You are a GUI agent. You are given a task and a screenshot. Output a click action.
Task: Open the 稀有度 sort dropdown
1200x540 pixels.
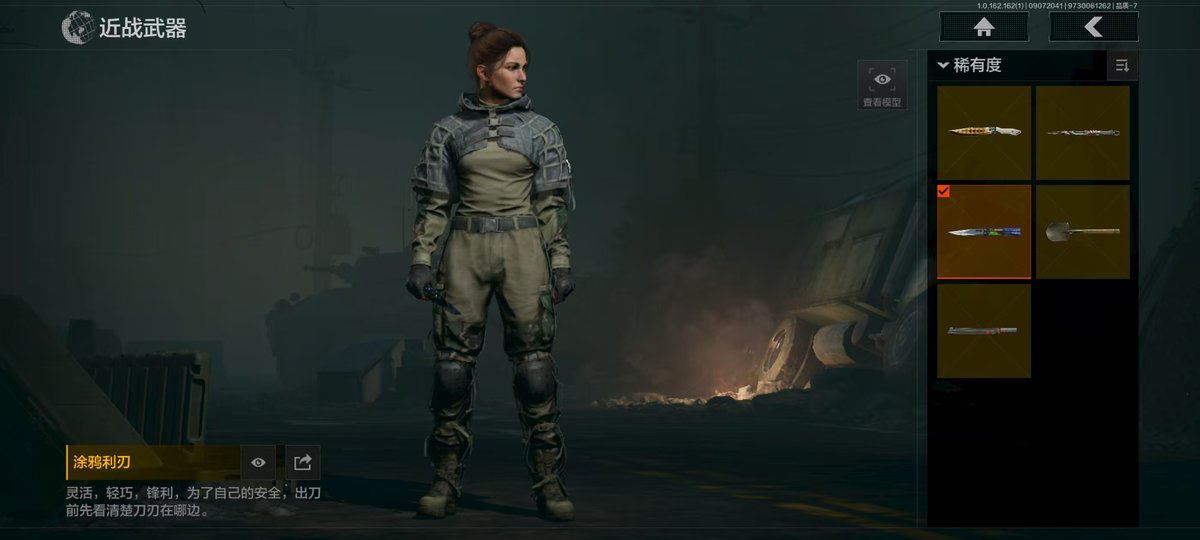point(970,66)
